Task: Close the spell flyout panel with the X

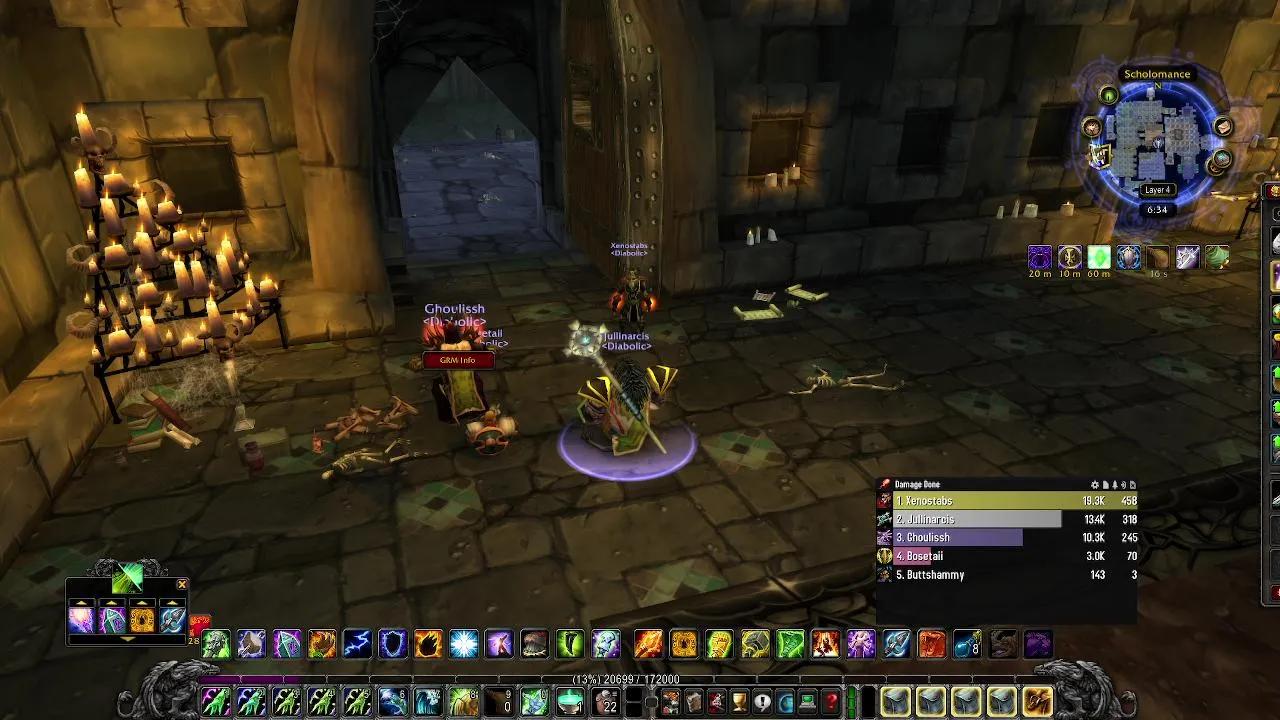Action: click(x=181, y=584)
